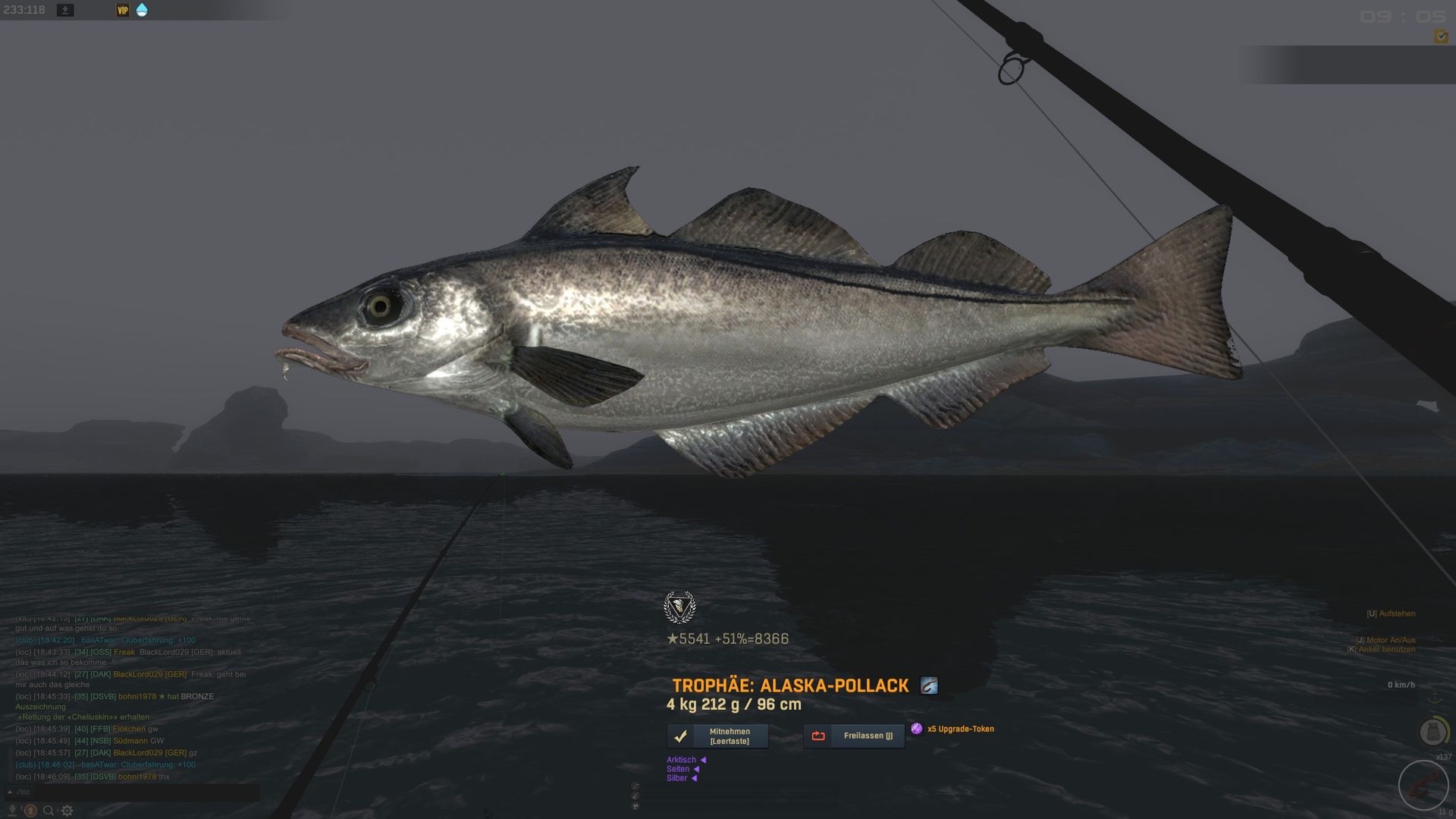Click the worm bait icon beside Alaska-Pollack
Screen dimensions: 1456x819
929,686
